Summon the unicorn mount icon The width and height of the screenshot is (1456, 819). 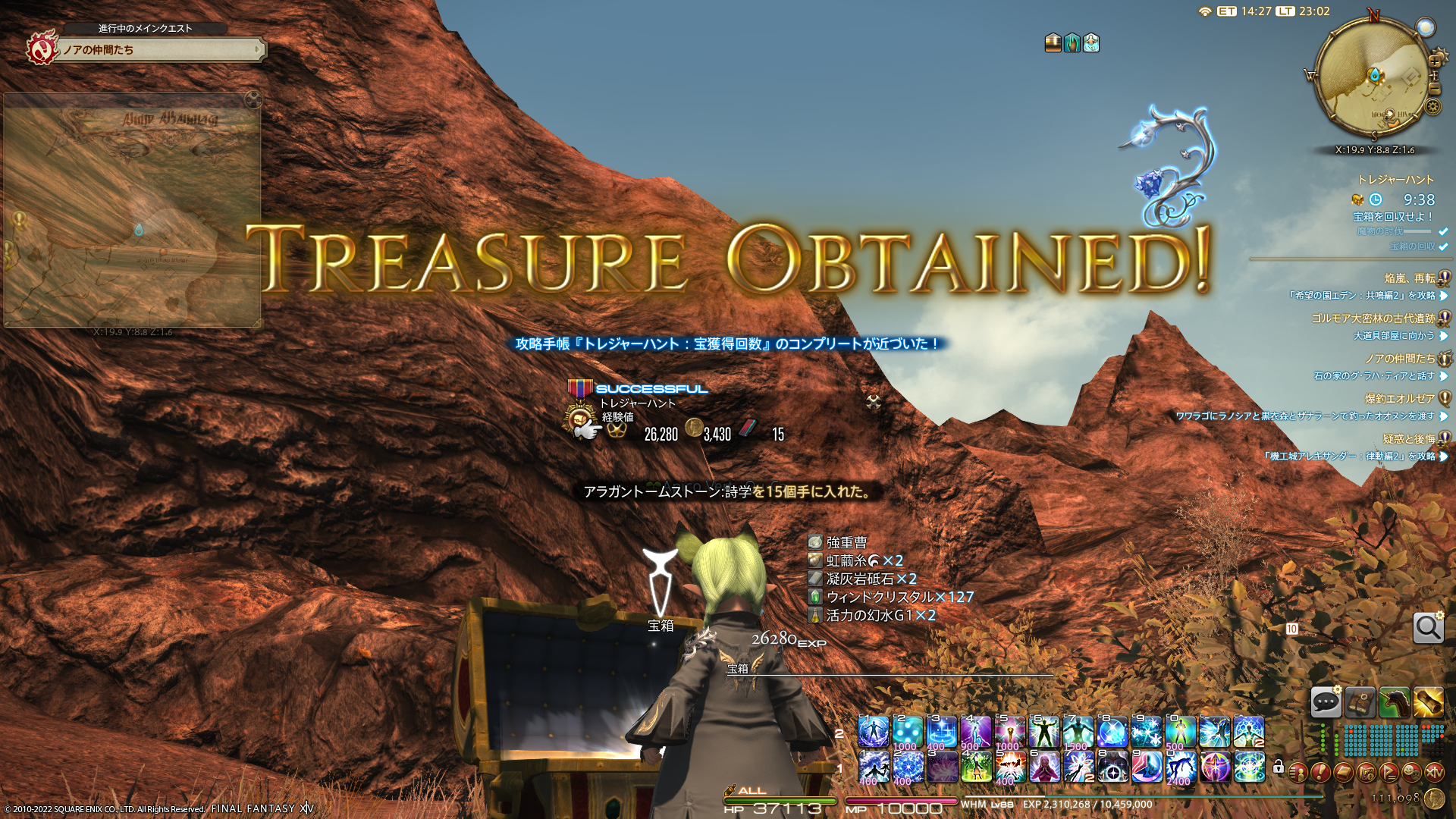(1395, 702)
